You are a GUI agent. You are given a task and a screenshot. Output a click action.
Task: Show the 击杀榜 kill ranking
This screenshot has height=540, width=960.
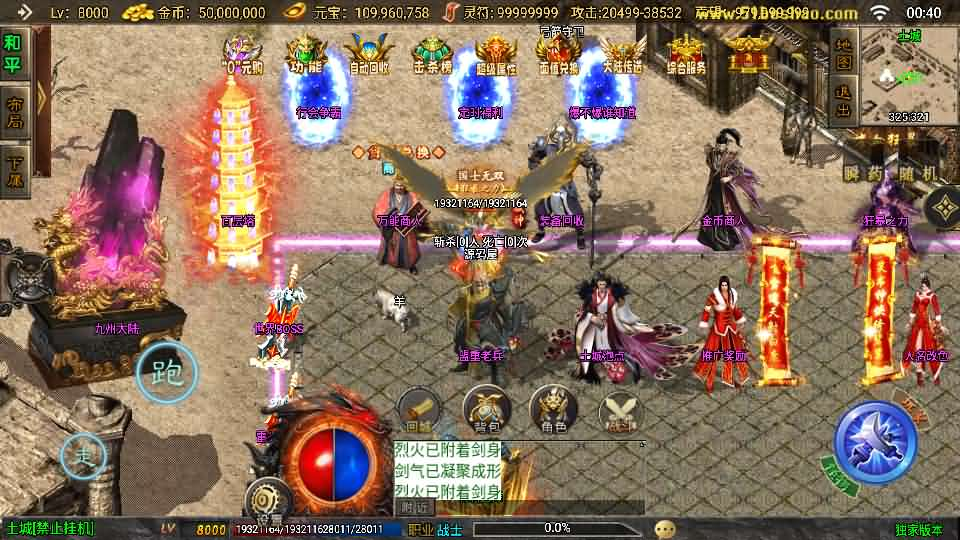432,53
